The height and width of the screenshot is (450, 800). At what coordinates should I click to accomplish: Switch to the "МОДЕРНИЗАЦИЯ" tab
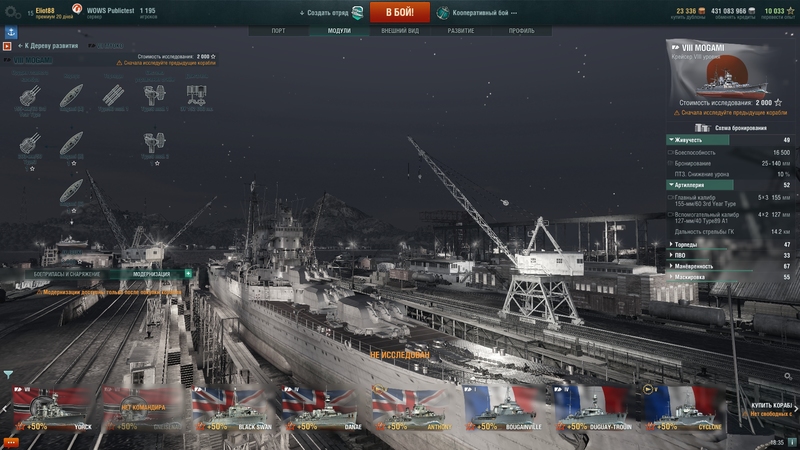coord(151,273)
